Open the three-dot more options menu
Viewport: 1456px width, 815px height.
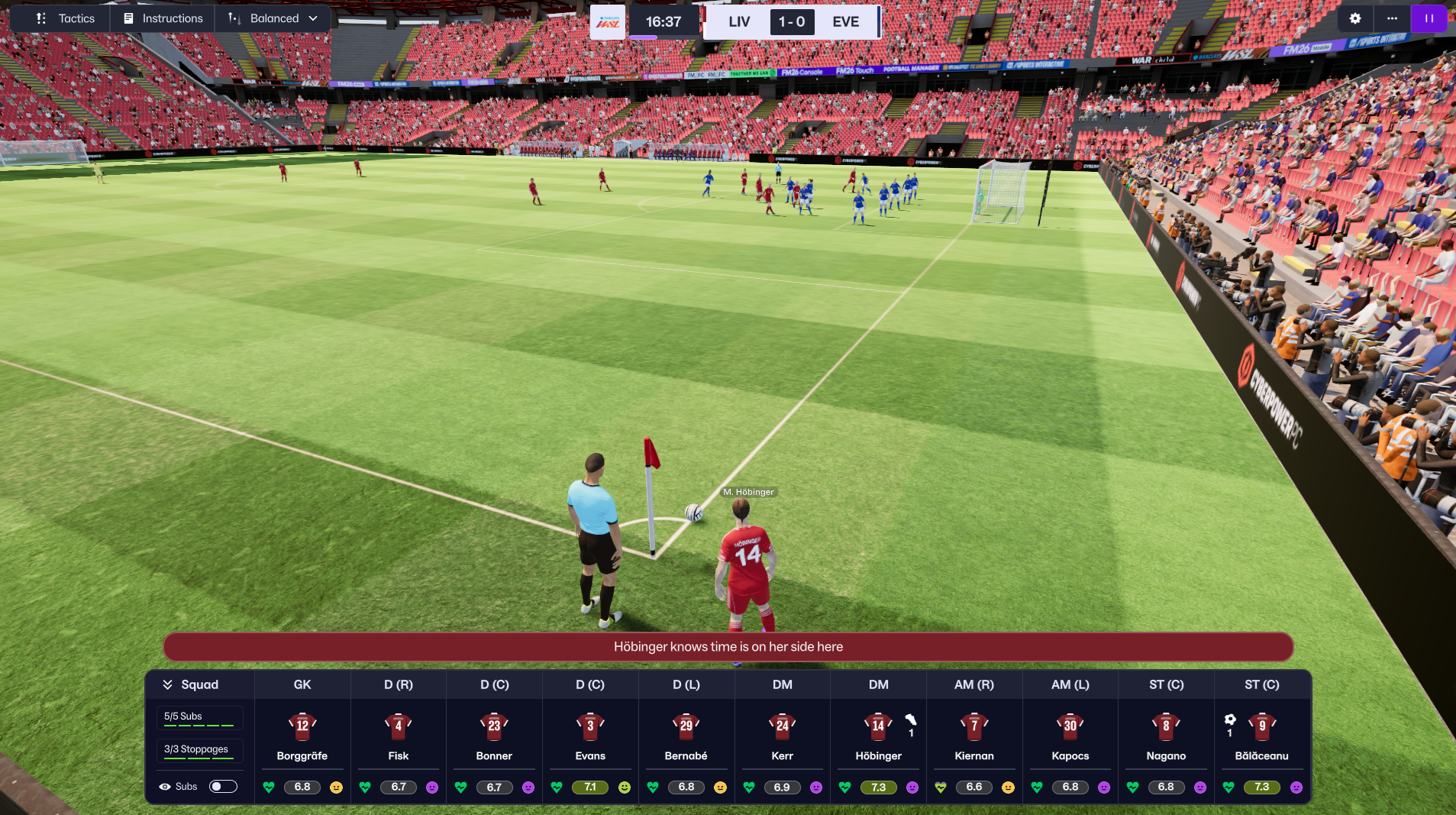click(1392, 18)
